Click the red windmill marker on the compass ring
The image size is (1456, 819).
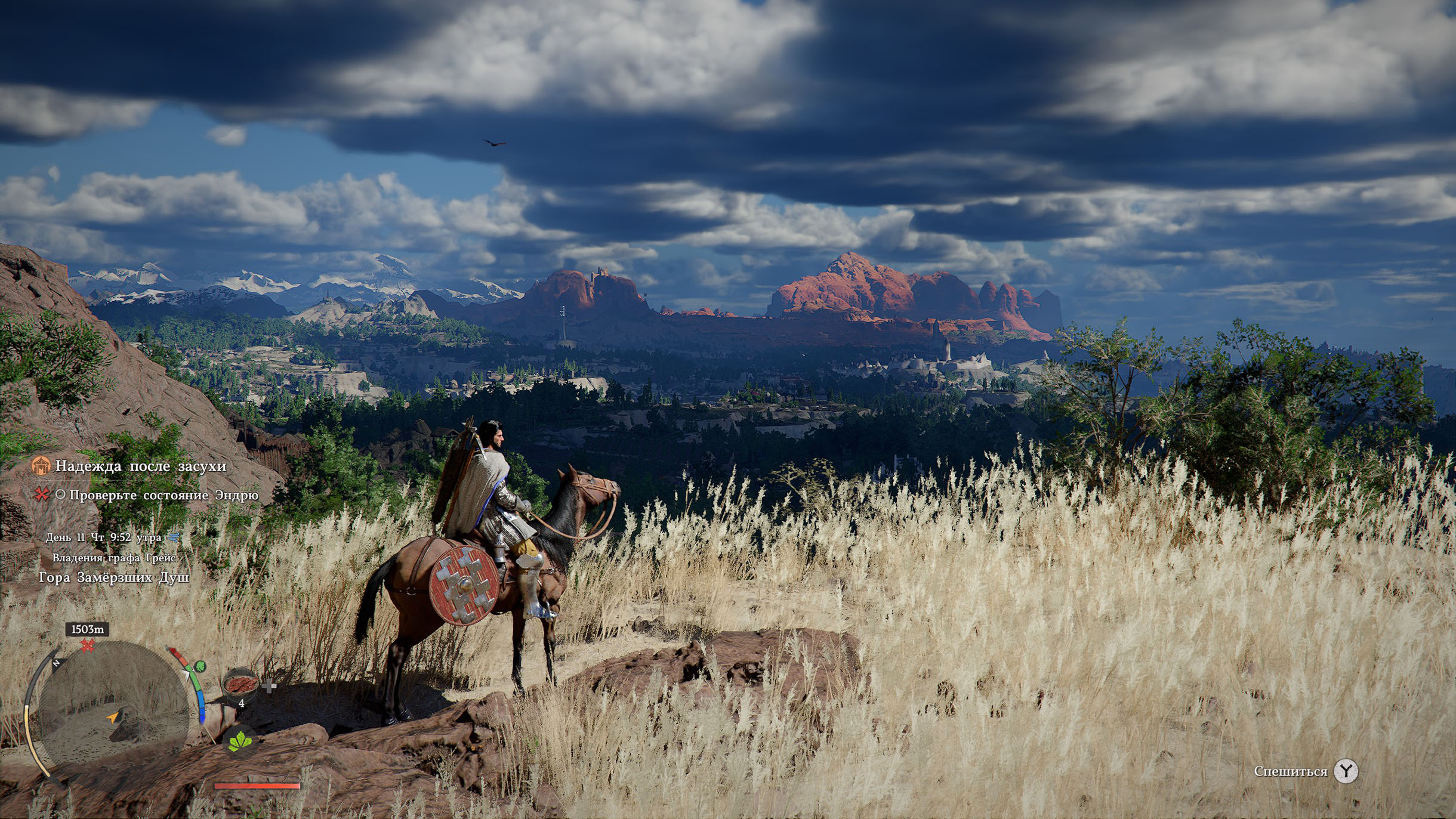87,645
